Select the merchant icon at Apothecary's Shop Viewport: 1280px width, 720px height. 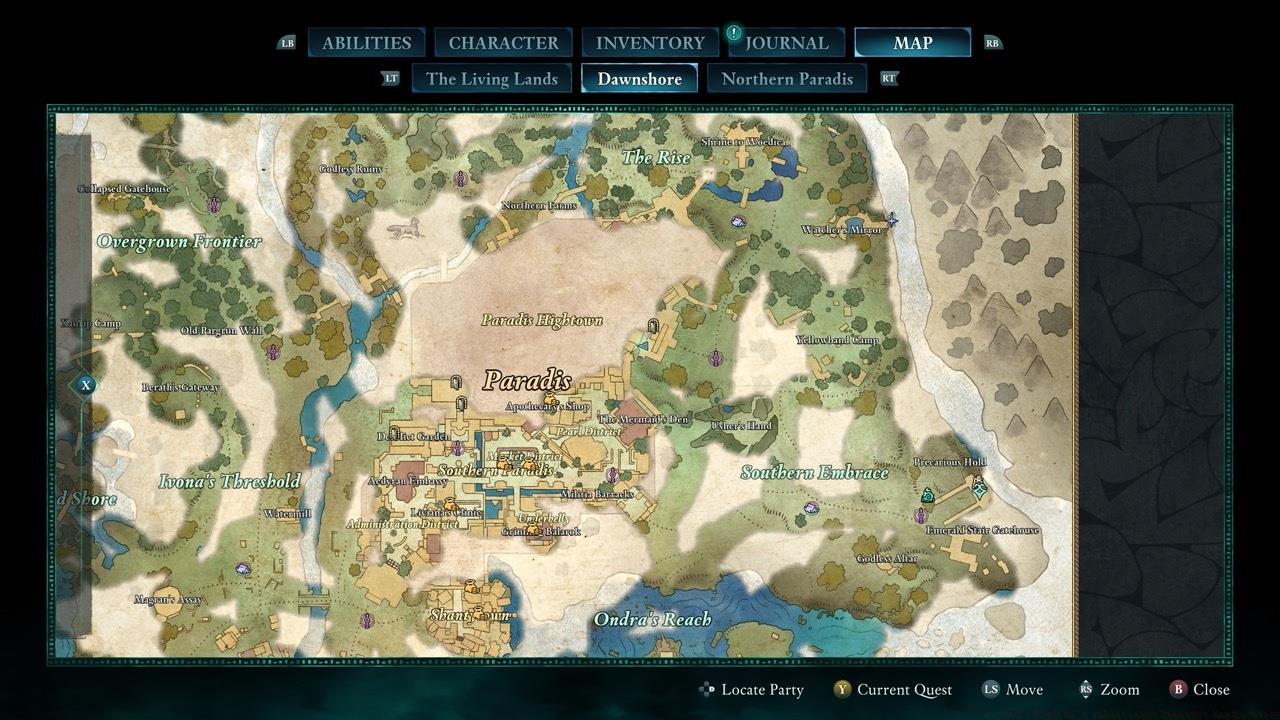550,398
